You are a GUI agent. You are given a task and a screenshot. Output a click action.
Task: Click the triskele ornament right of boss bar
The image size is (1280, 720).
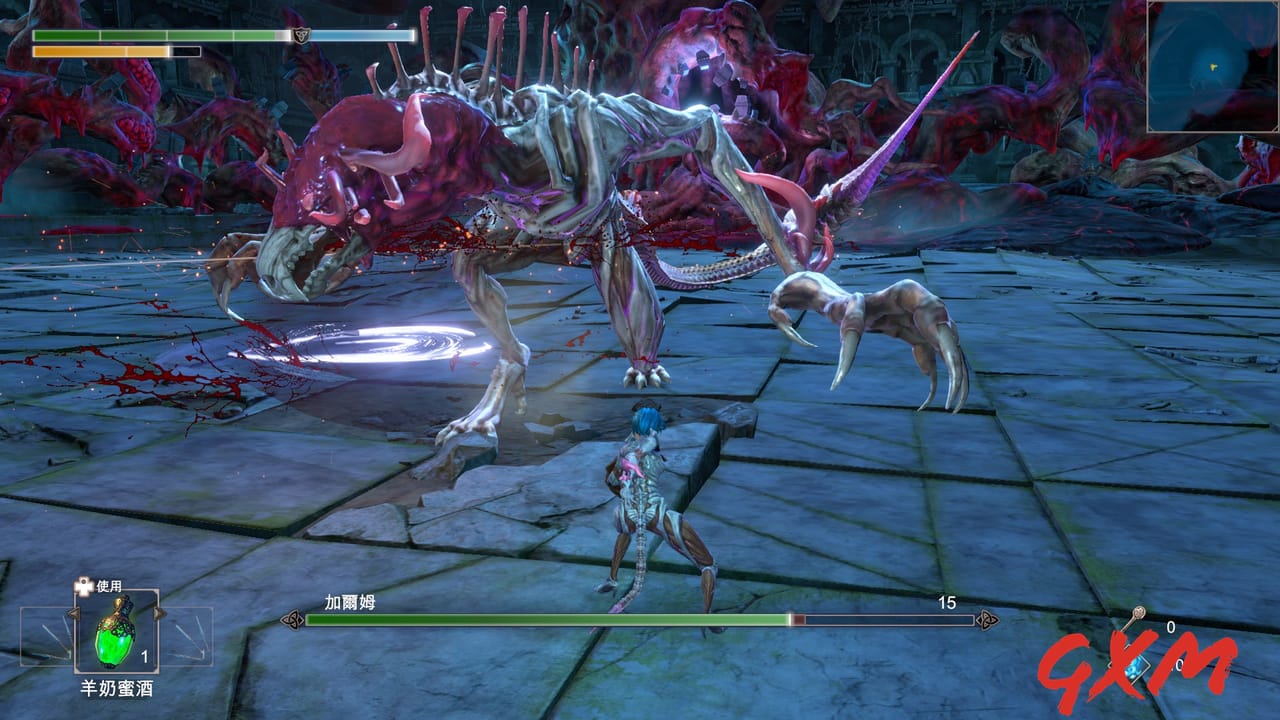(x=986, y=618)
